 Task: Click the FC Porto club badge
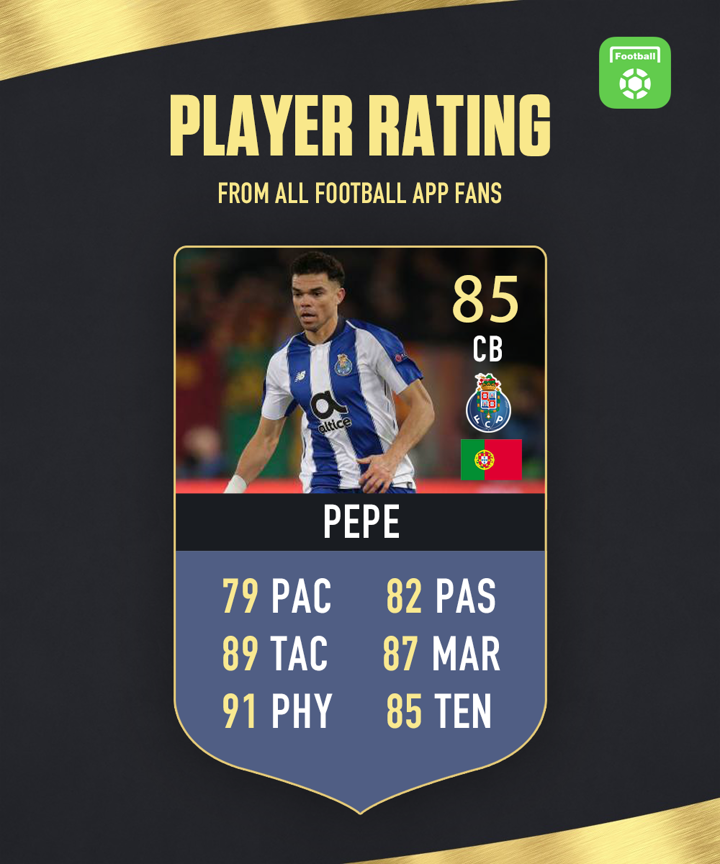[x=488, y=402]
